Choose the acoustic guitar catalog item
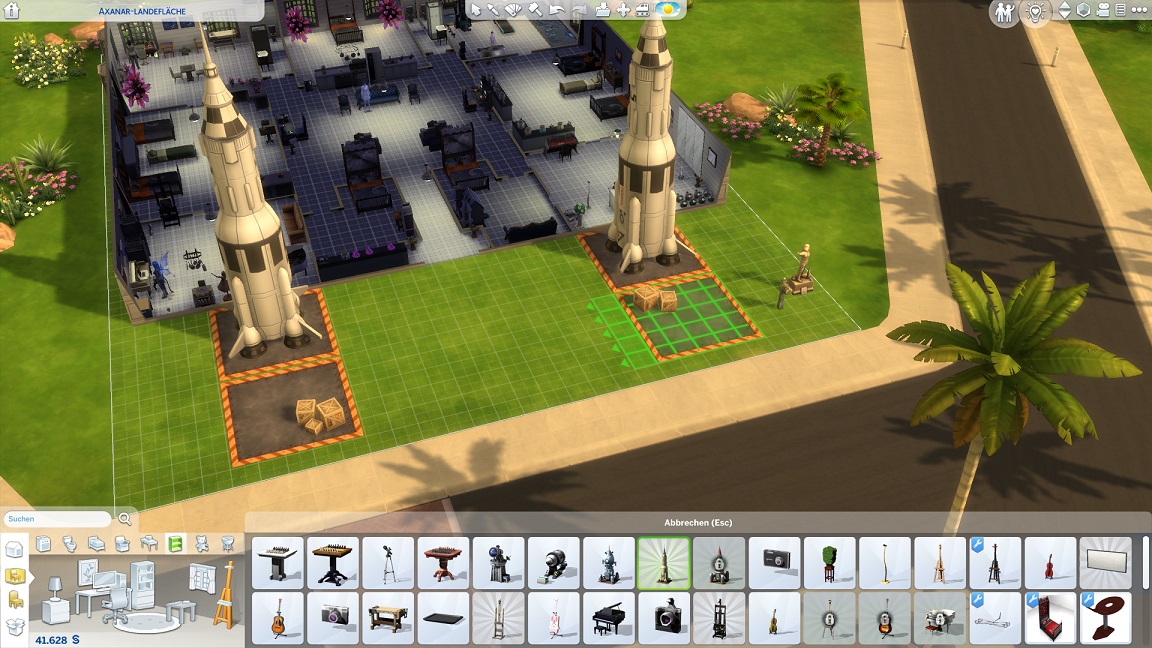 coord(279,618)
